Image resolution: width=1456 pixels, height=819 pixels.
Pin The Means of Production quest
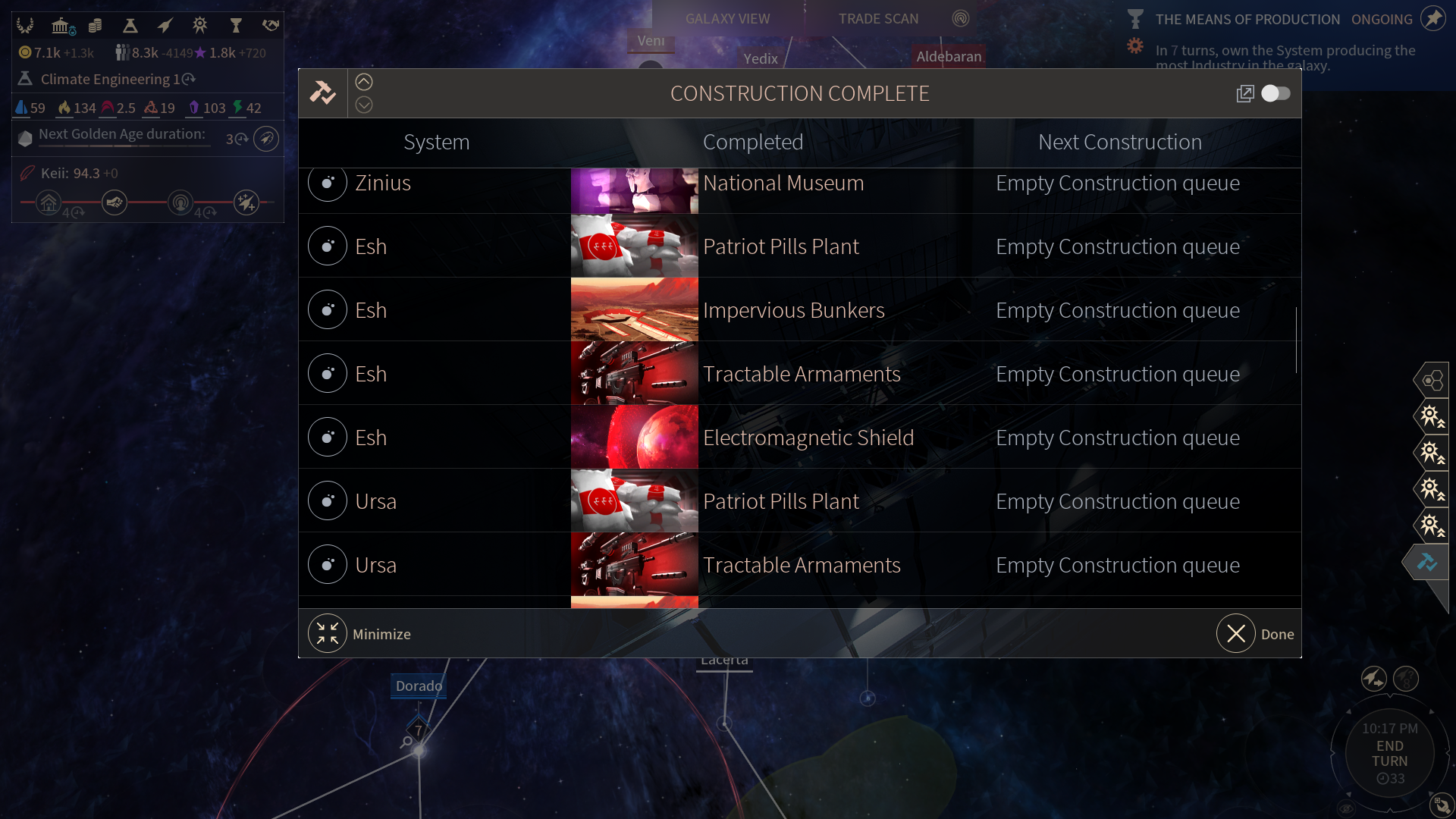tap(1432, 19)
